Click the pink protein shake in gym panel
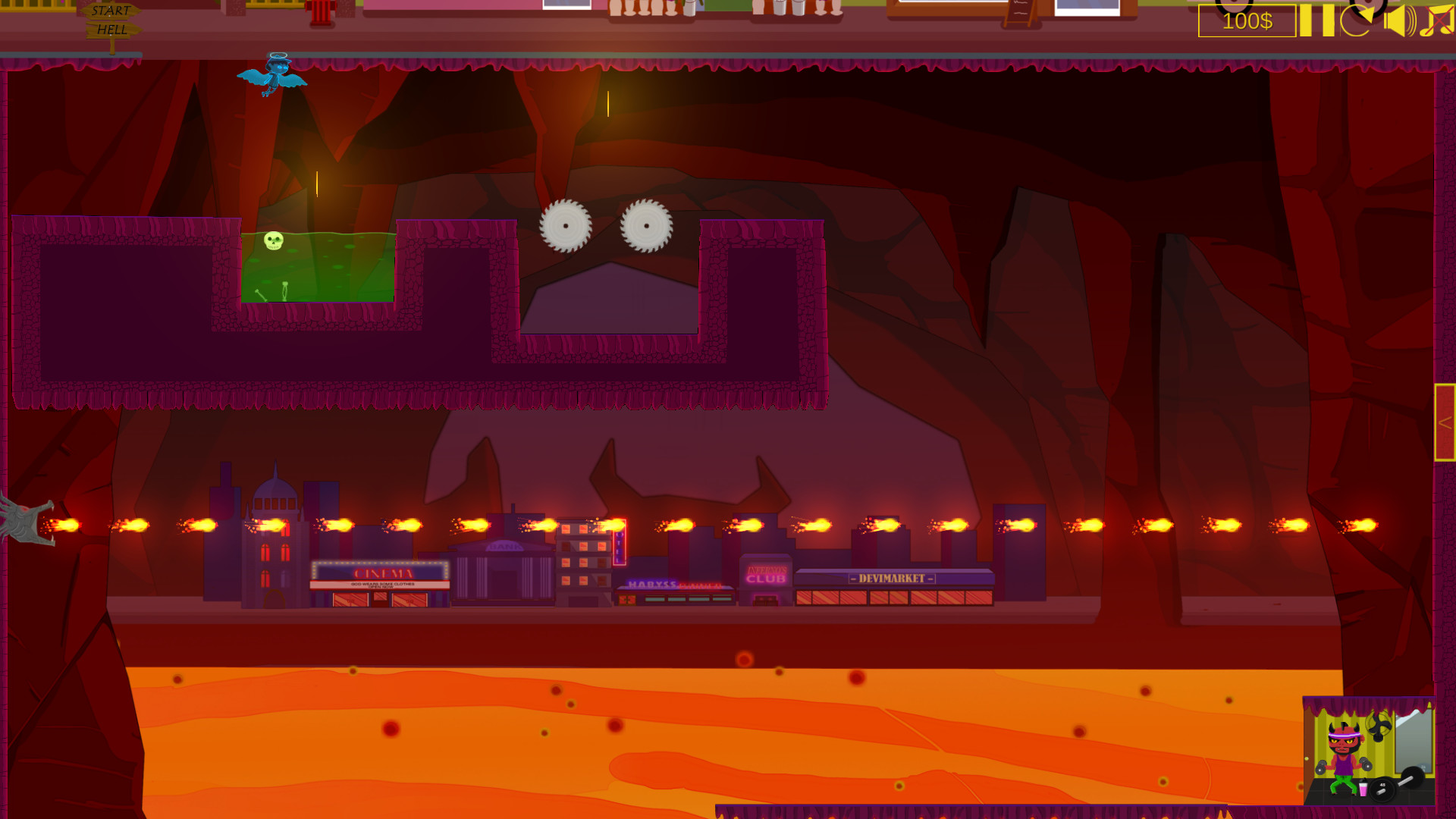 tap(1363, 789)
